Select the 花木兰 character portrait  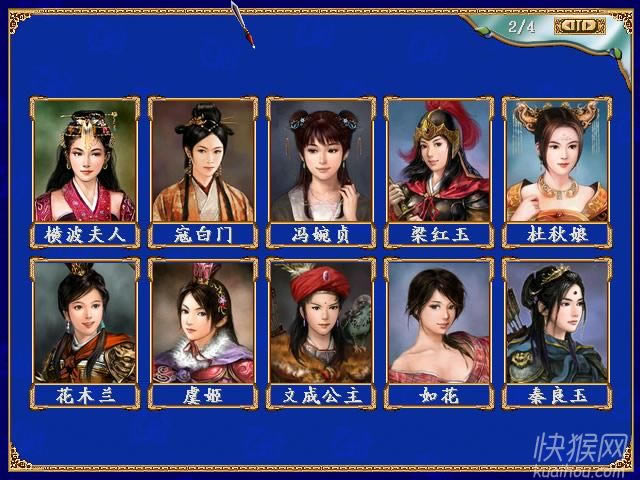pyautogui.click(x=85, y=322)
